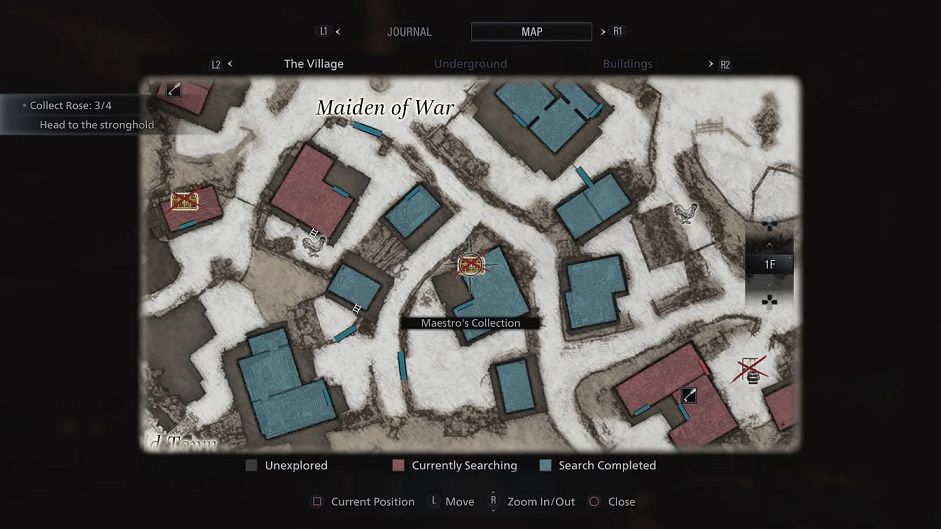
Task: Select the Maiden of War location label
Action: pos(385,108)
